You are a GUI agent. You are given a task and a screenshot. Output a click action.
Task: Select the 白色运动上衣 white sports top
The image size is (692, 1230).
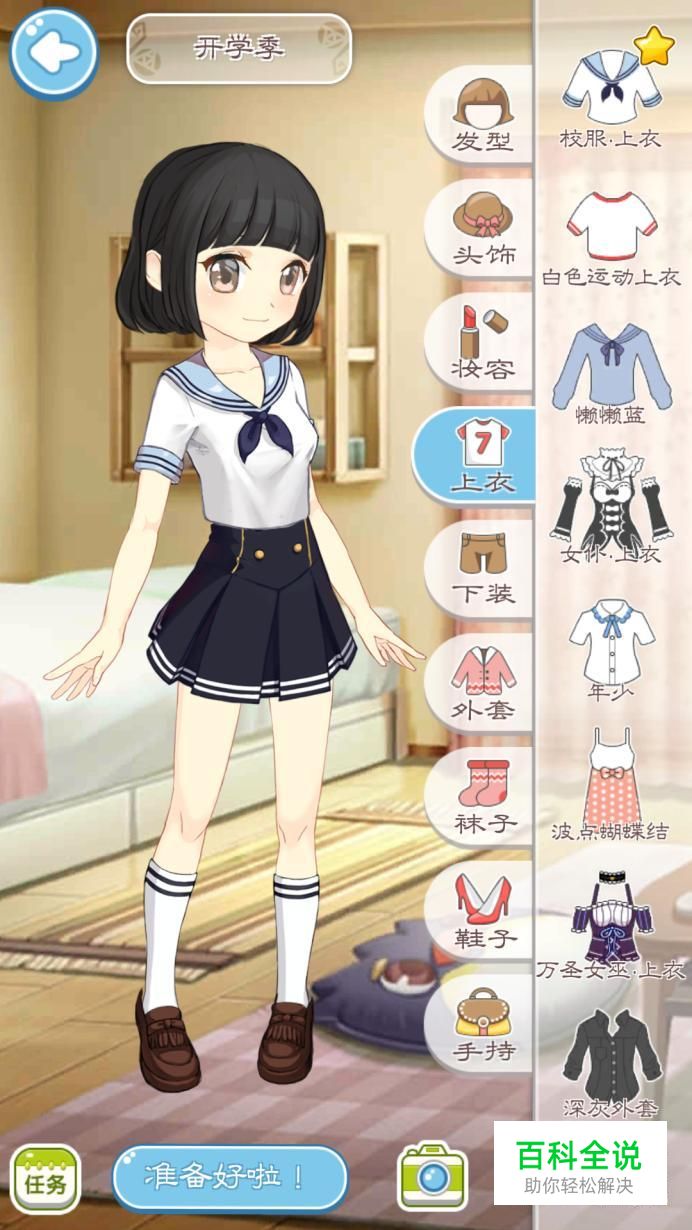click(x=611, y=235)
